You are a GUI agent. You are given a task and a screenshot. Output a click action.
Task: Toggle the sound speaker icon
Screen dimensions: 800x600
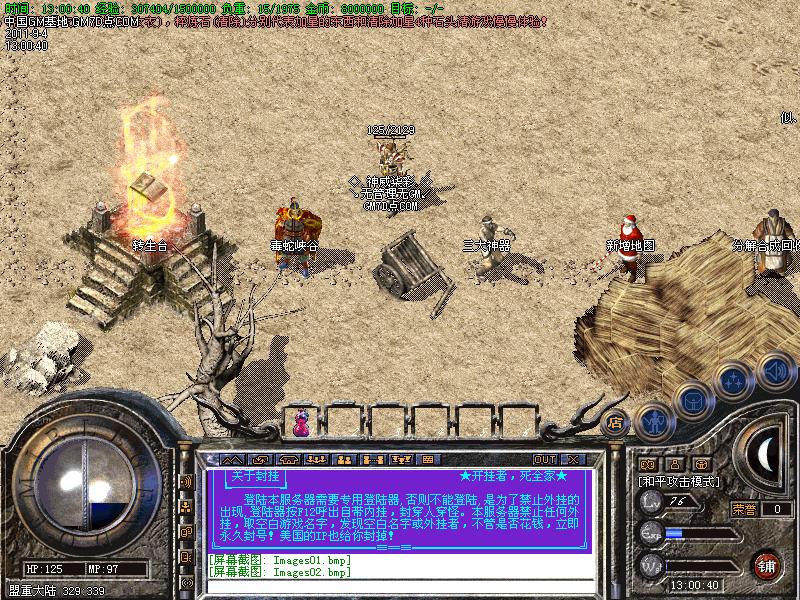[772, 372]
